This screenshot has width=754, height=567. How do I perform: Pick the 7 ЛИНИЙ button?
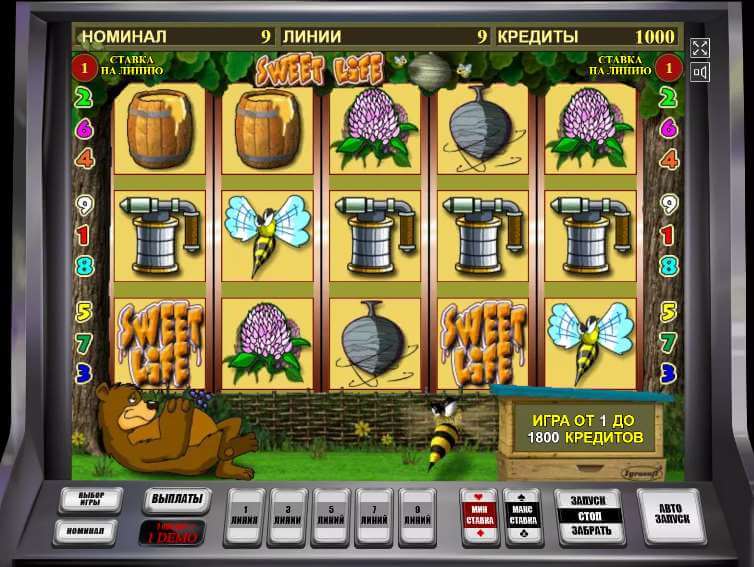[x=374, y=514]
